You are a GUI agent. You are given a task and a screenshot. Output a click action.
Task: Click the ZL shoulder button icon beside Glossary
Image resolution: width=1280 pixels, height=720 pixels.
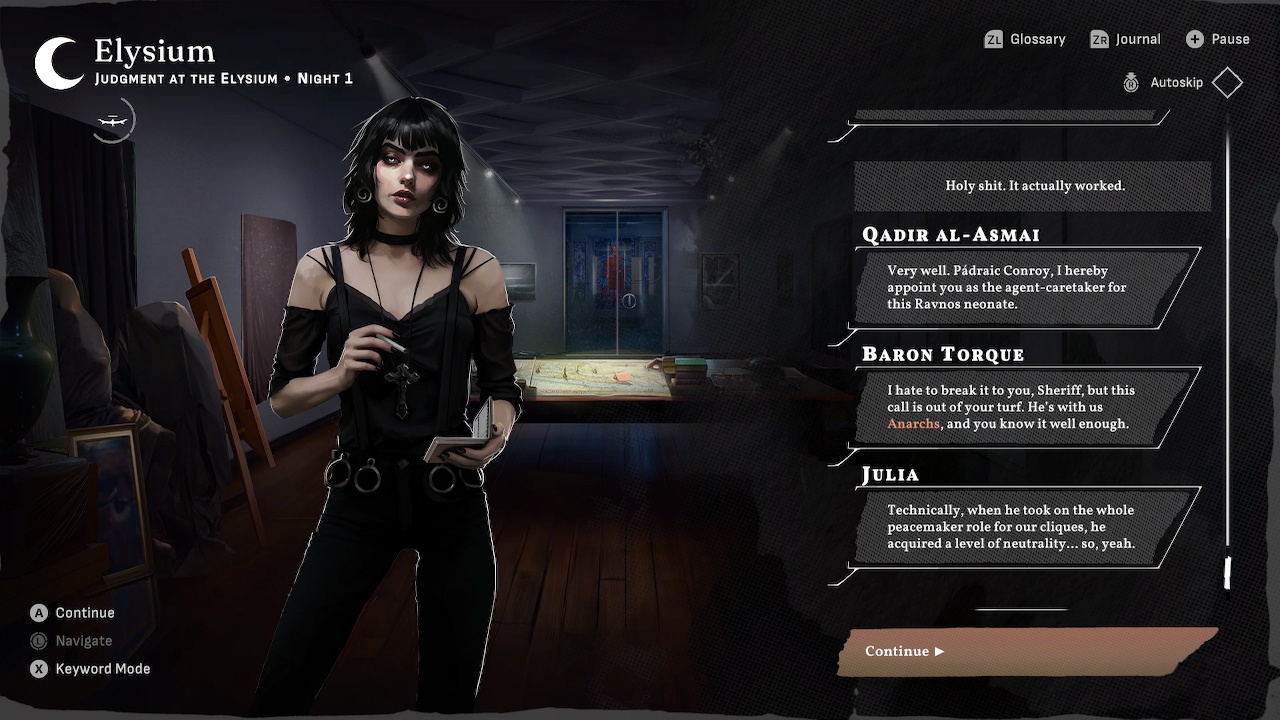click(x=993, y=39)
